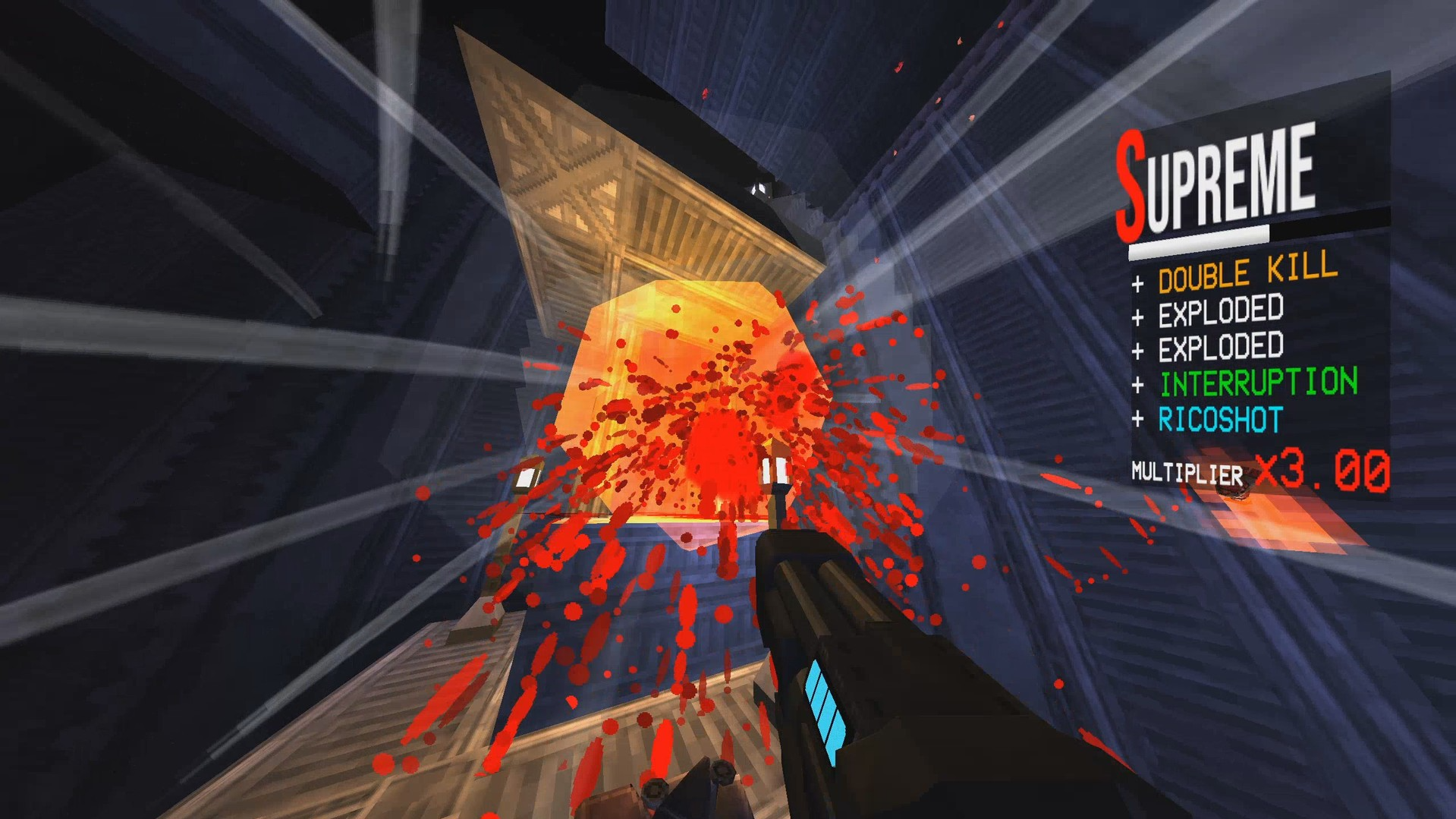Image resolution: width=1456 pixels, height=819 pixels.
Task: Expand the plus sign beside the first EXPLODED
Action: [x=1137, y=313]
